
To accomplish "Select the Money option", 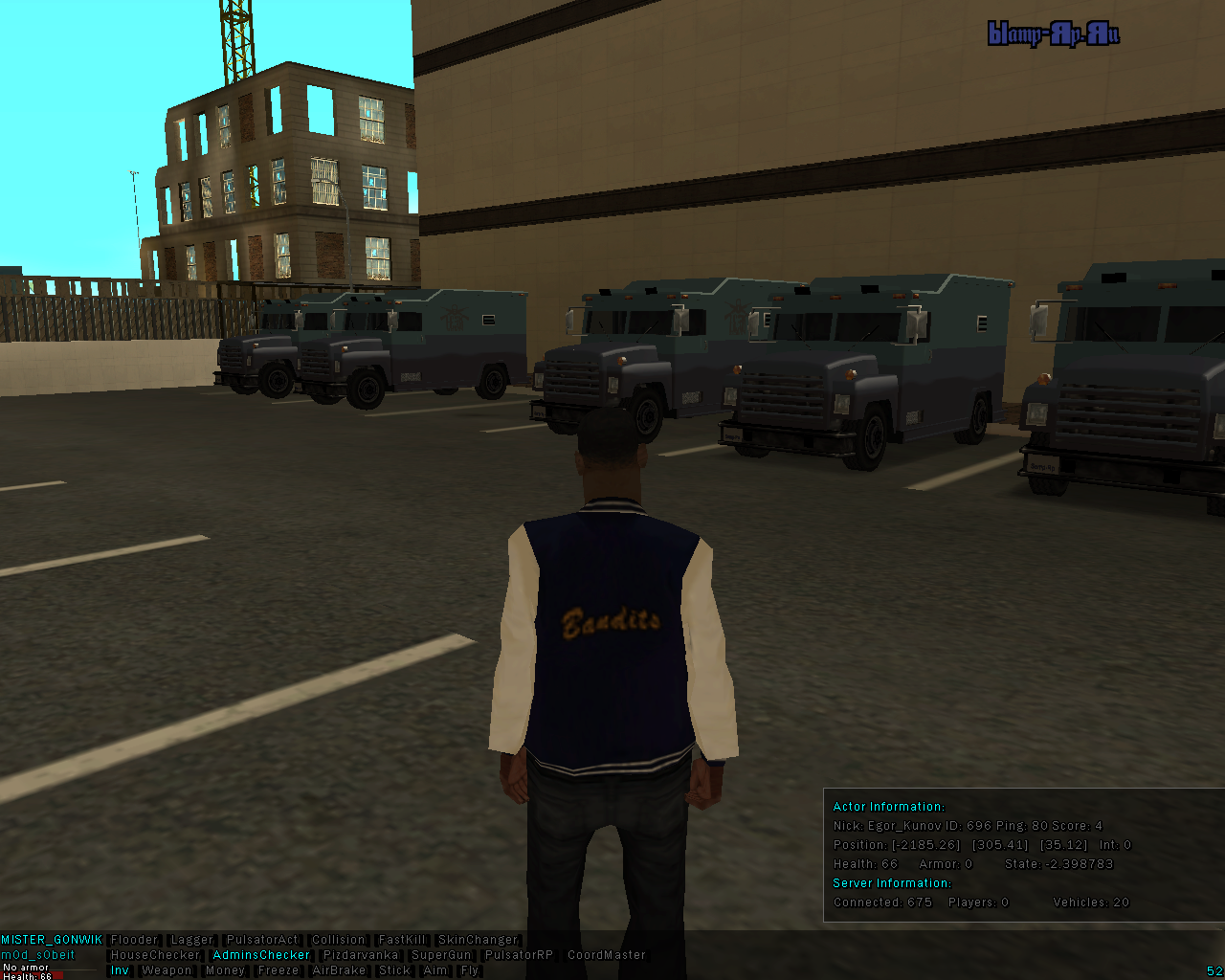I will pos(225,970).
